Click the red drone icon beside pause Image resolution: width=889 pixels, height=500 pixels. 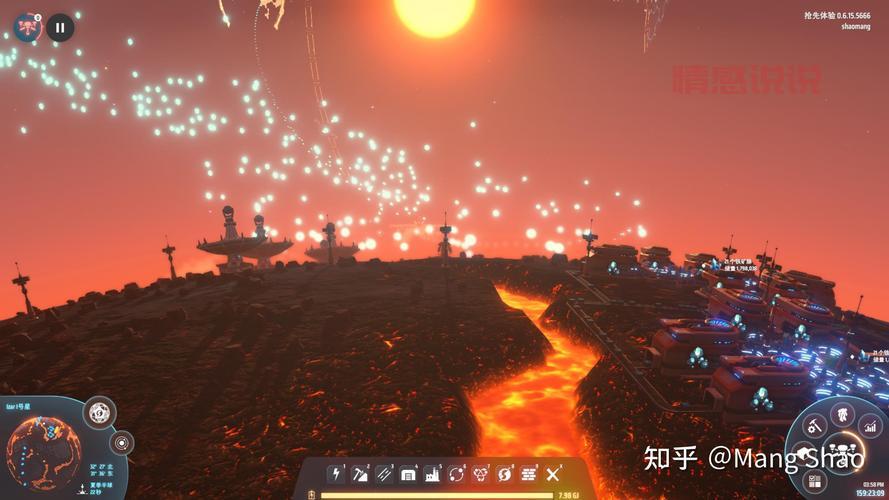click(28, 27)
